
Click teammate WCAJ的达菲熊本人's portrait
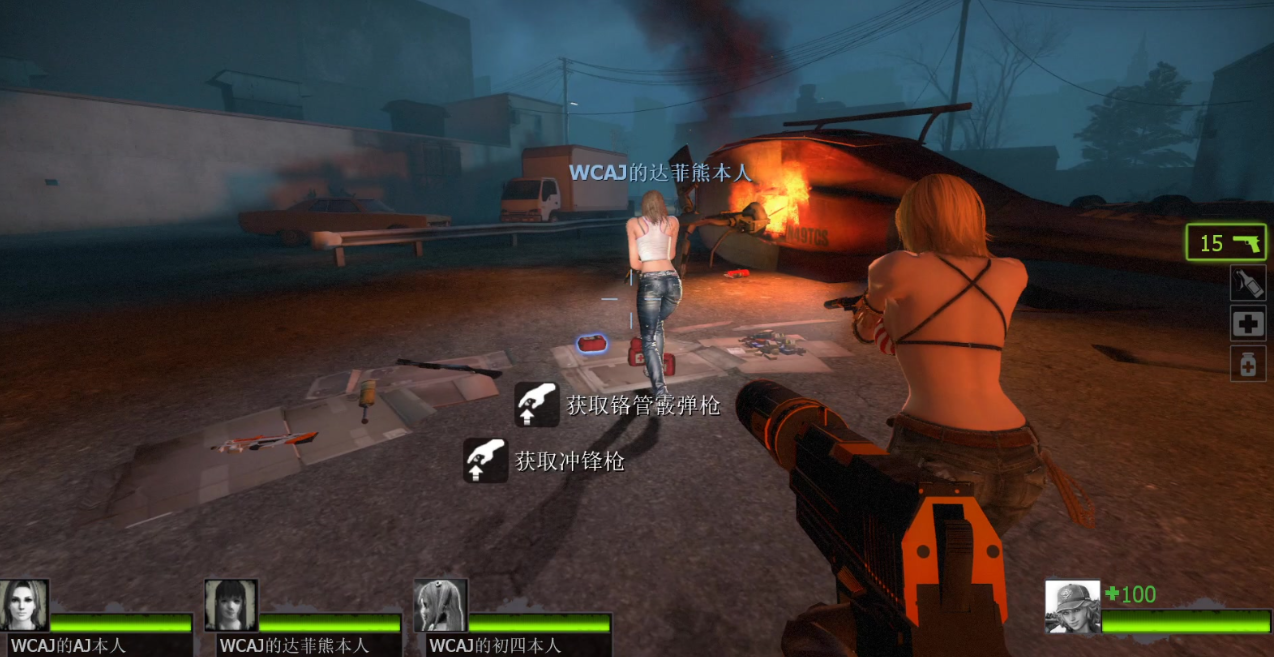(231, 605)
